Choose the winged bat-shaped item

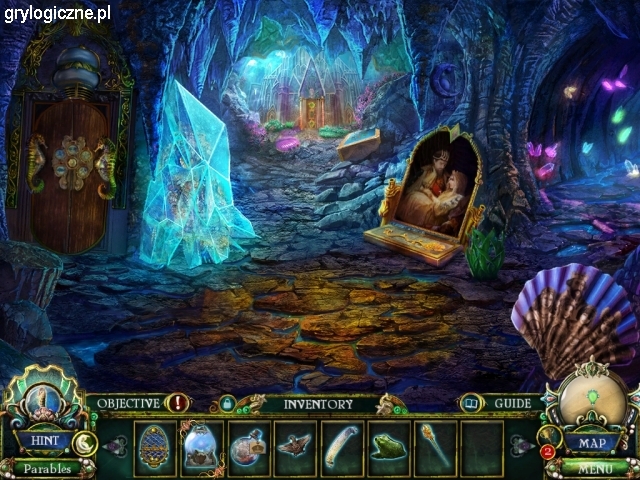[295, 446]
